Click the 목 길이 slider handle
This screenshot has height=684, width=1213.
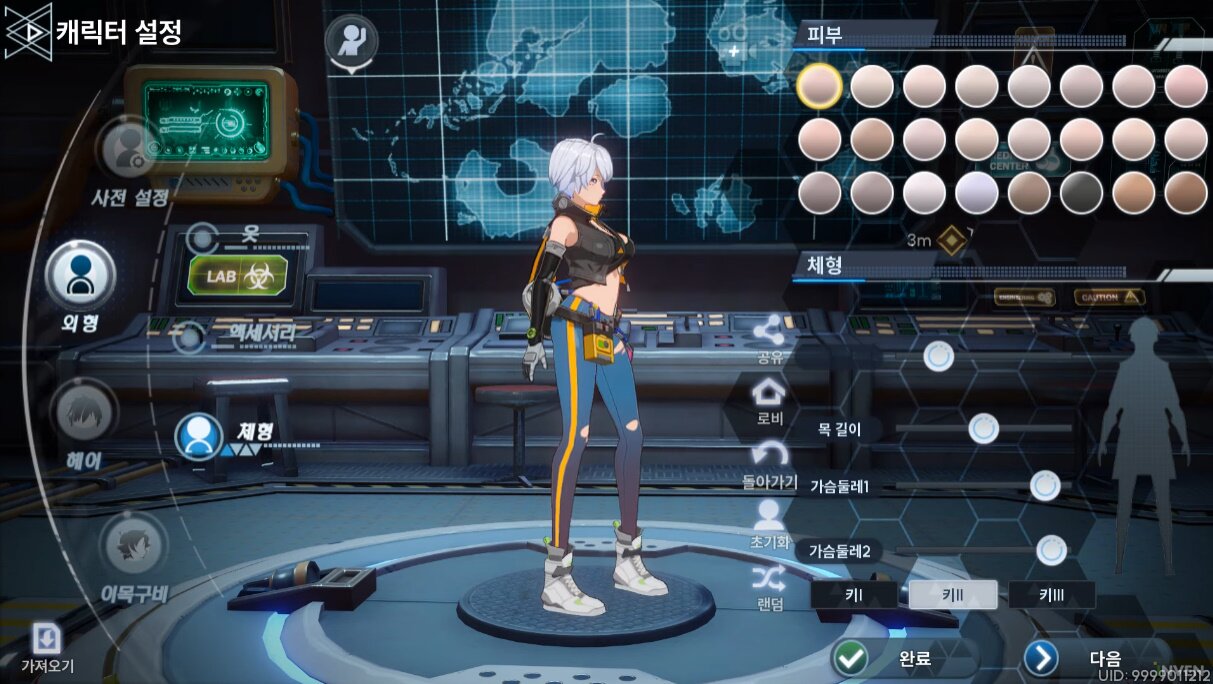[984, 429]
